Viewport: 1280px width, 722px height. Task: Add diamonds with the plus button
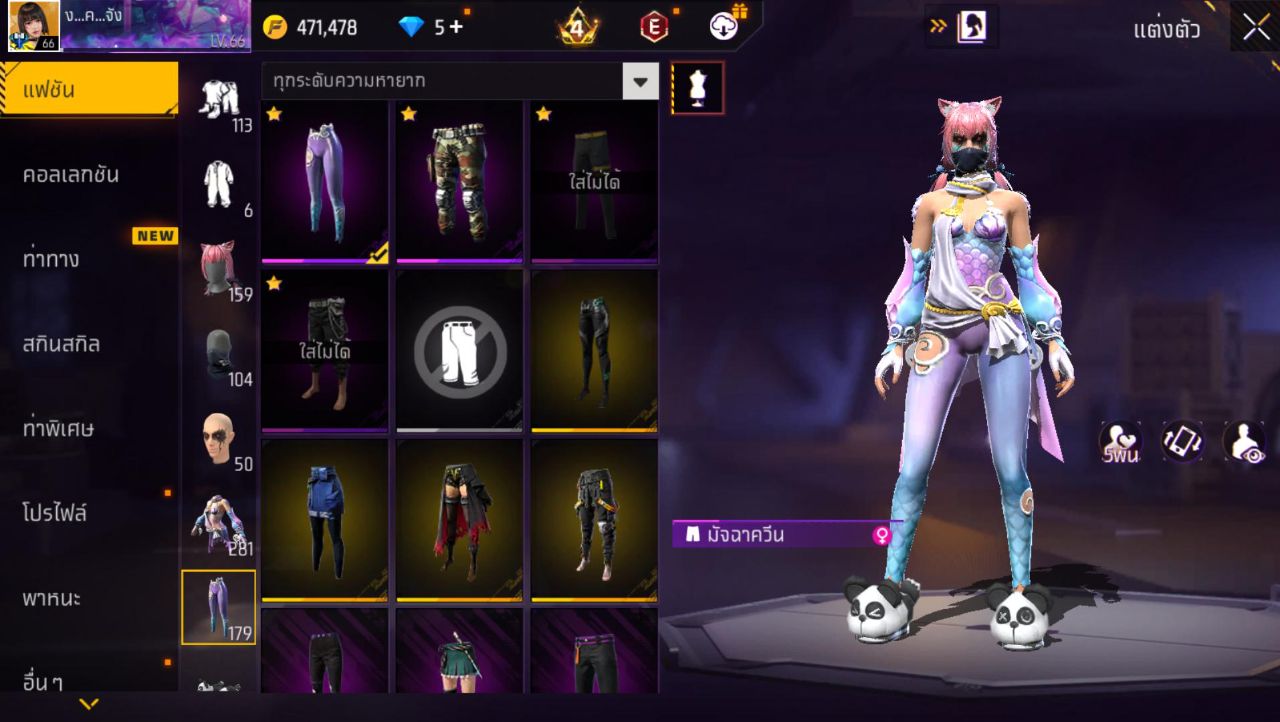coord(456,27)
